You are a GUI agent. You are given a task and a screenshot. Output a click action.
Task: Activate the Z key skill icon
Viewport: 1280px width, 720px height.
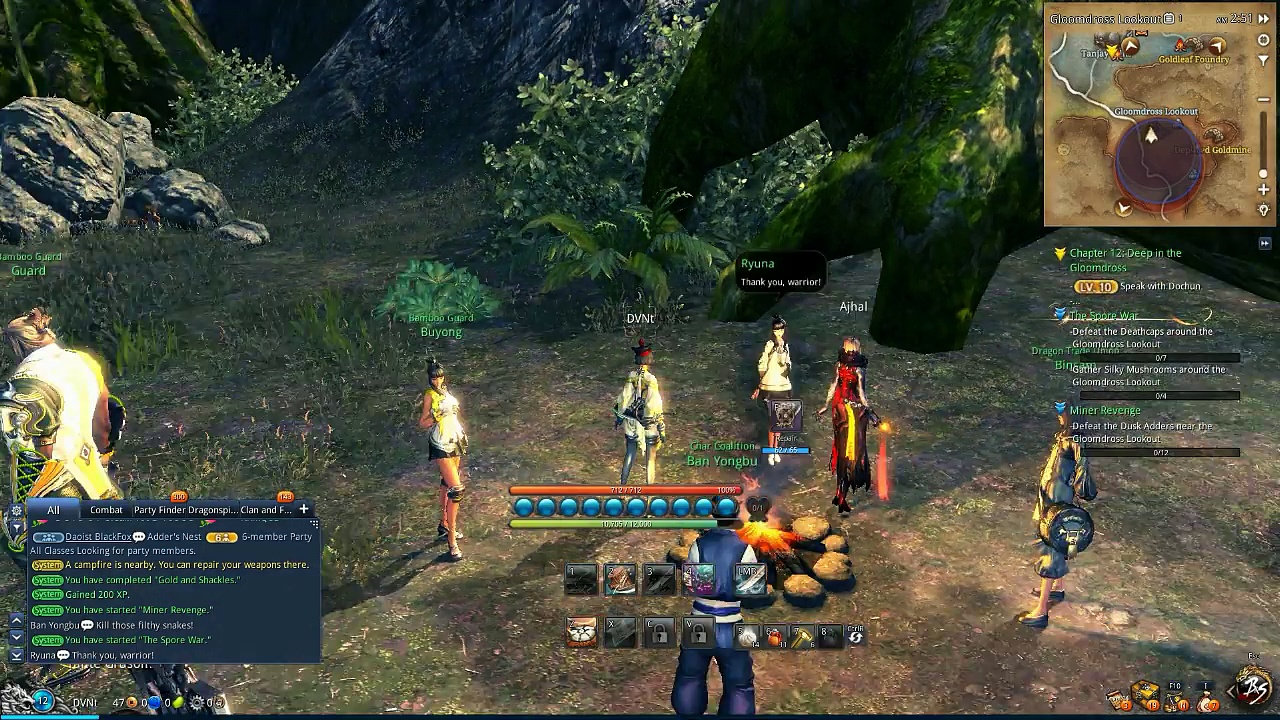click(x=581, y=632)
